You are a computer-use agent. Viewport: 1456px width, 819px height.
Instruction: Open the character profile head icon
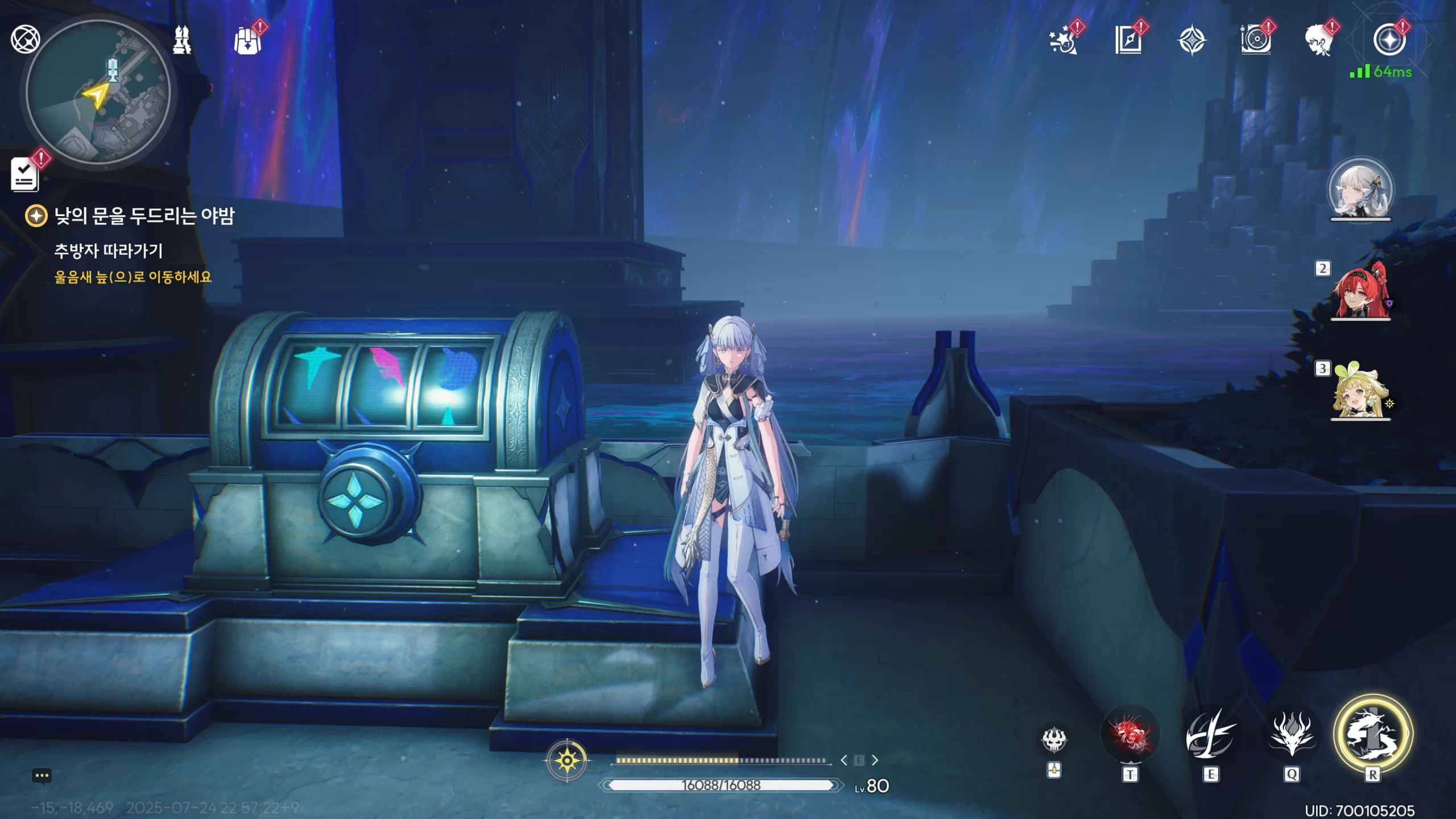point(1319,40)
